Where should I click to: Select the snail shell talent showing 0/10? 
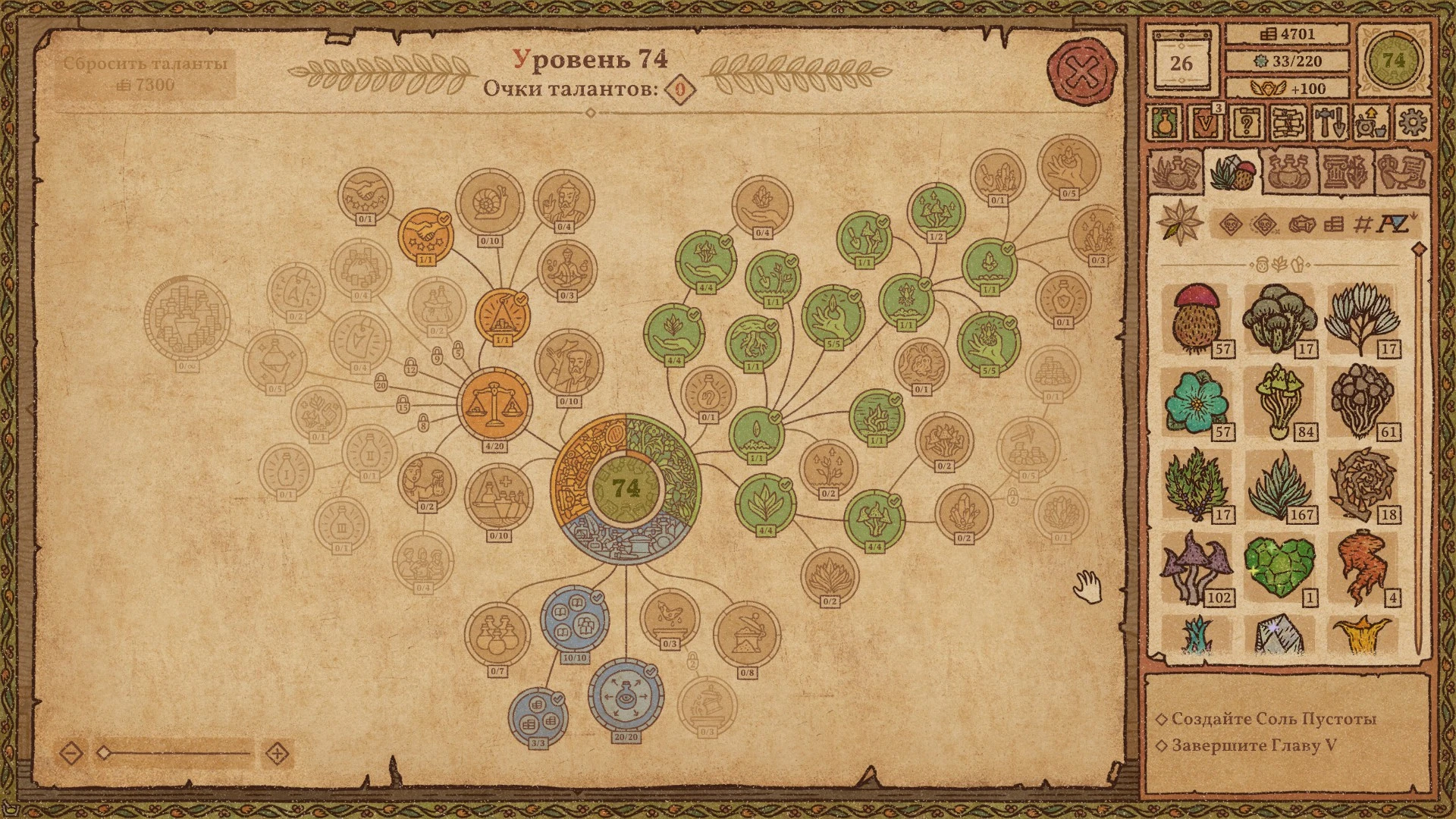(x=489, y=202)
